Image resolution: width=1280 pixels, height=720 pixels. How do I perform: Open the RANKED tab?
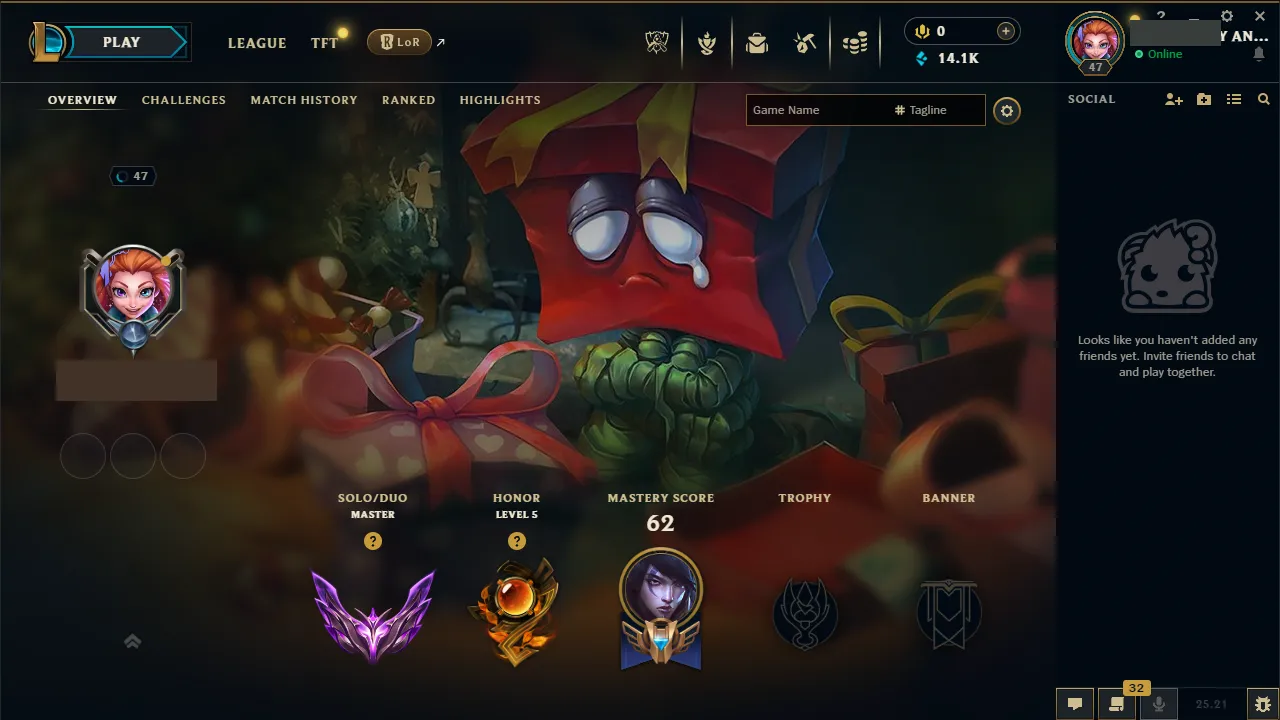(408, 100)
